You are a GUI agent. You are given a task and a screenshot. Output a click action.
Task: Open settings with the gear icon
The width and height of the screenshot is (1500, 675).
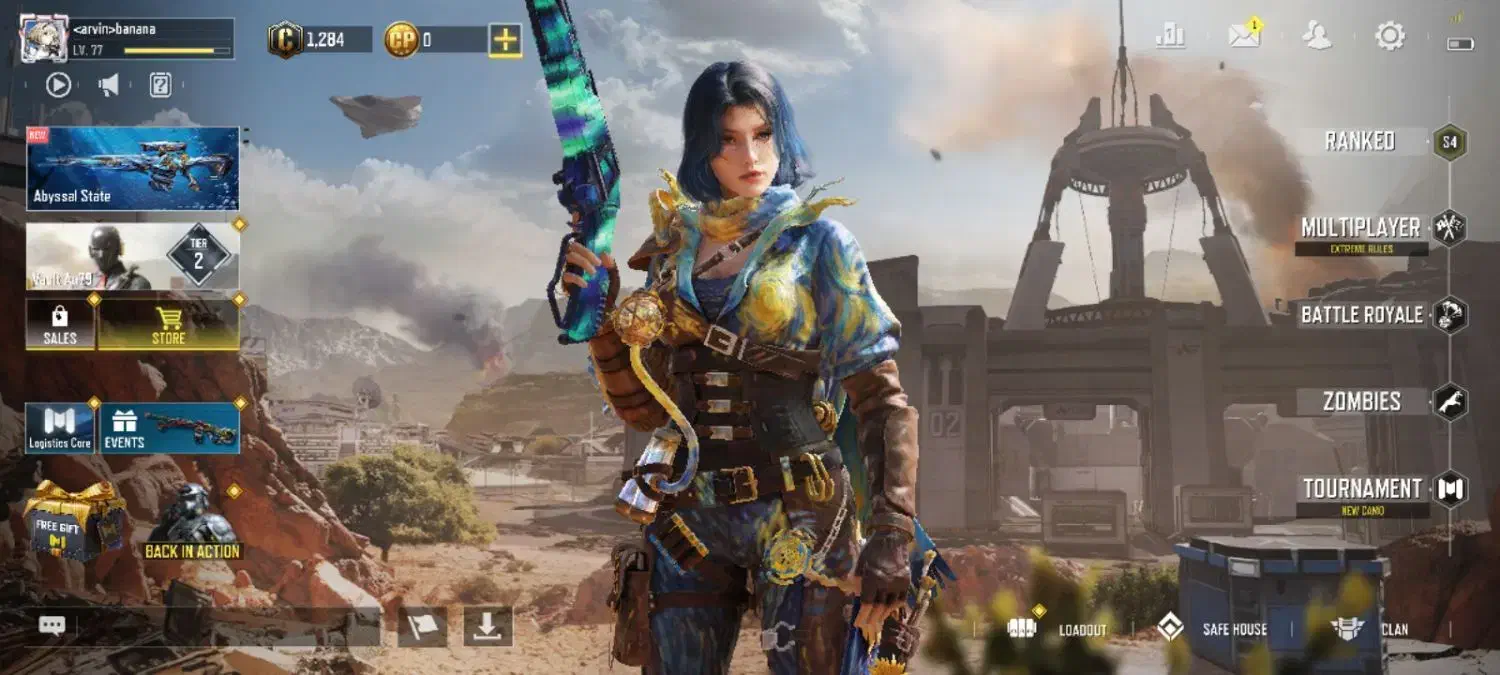1389,37
